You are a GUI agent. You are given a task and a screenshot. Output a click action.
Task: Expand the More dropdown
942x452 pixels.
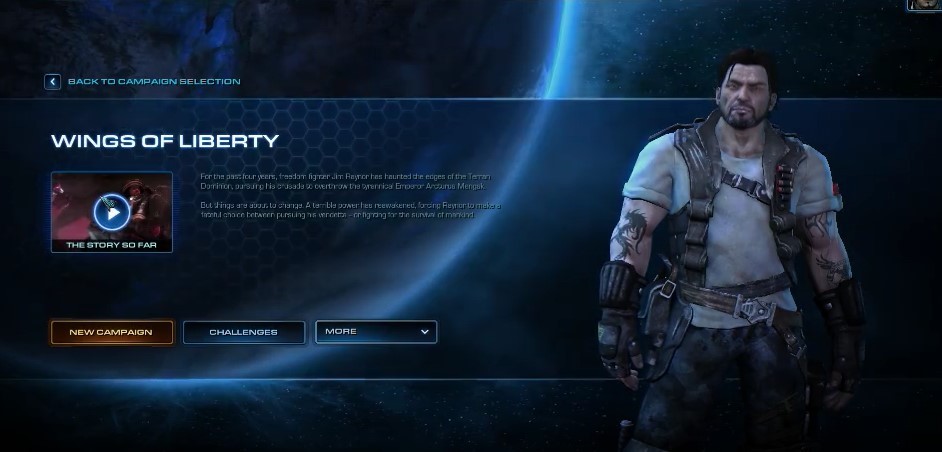point(376,332)
